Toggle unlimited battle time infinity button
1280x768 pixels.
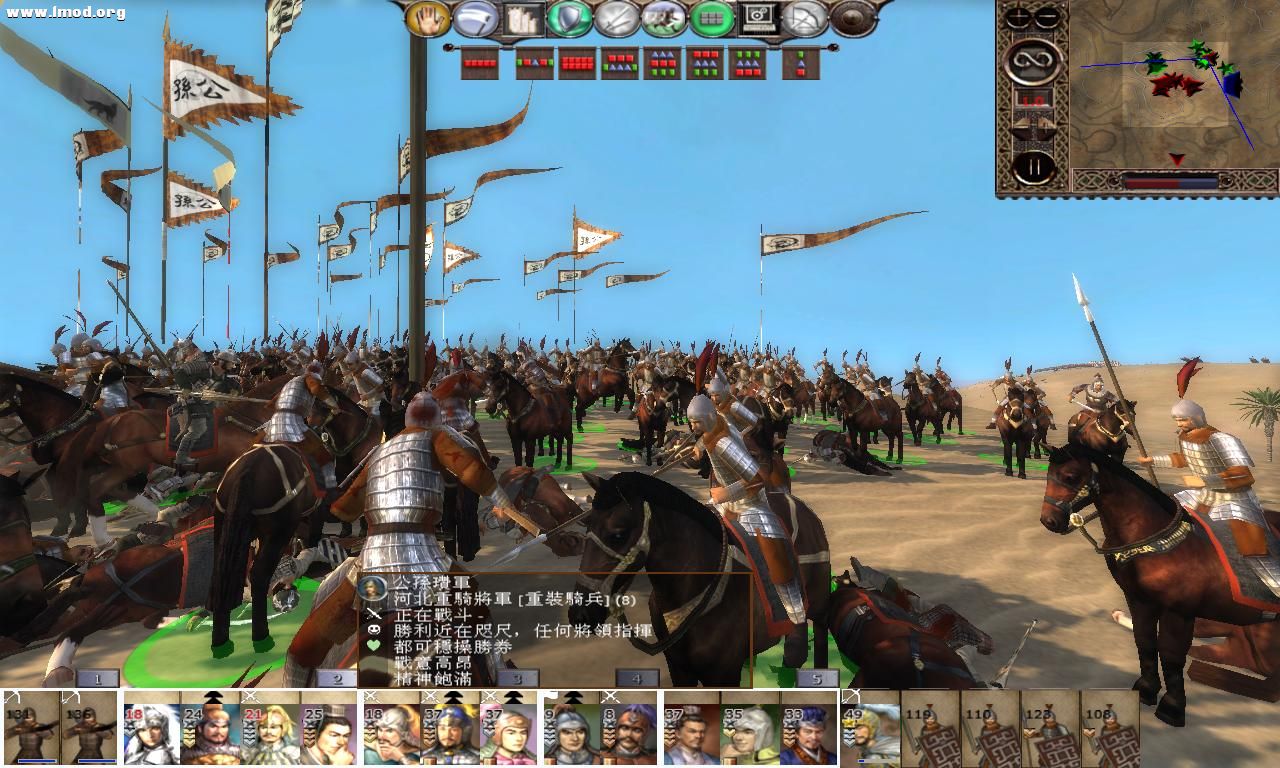1033,62
